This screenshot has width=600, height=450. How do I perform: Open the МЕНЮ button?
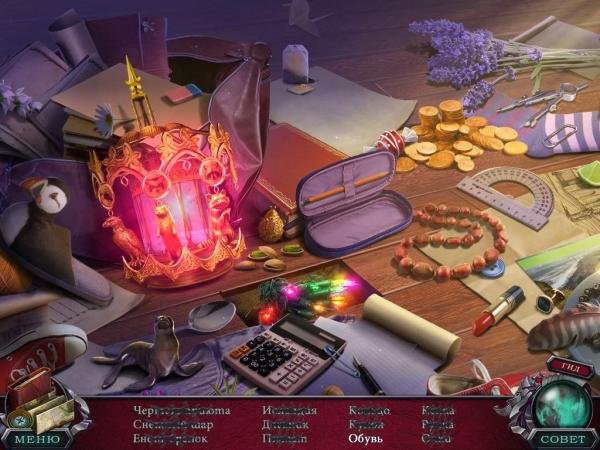[x=36, y=438]
